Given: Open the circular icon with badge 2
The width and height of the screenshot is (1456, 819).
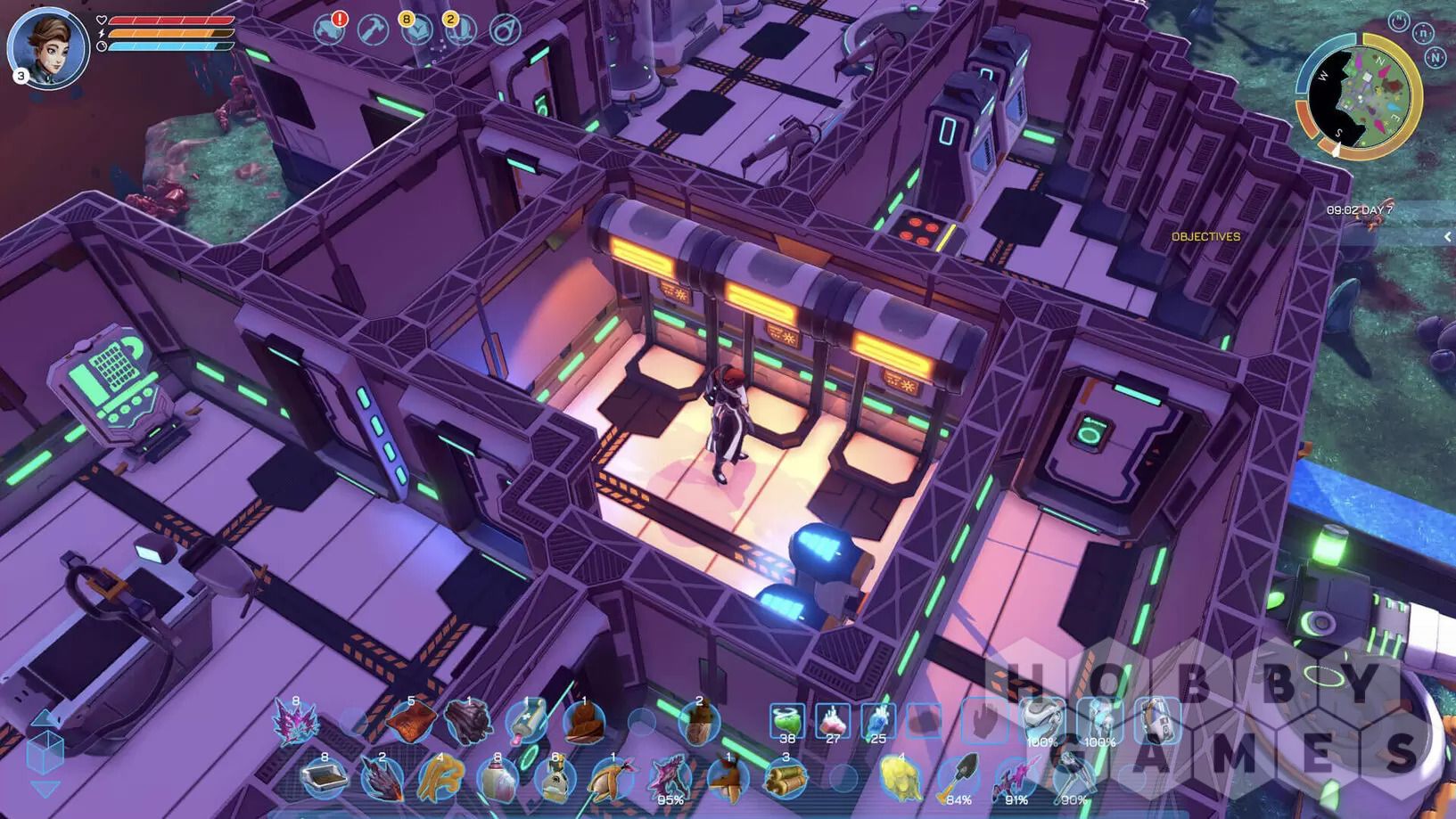Looking at the screenshot, I should (459, 30).
